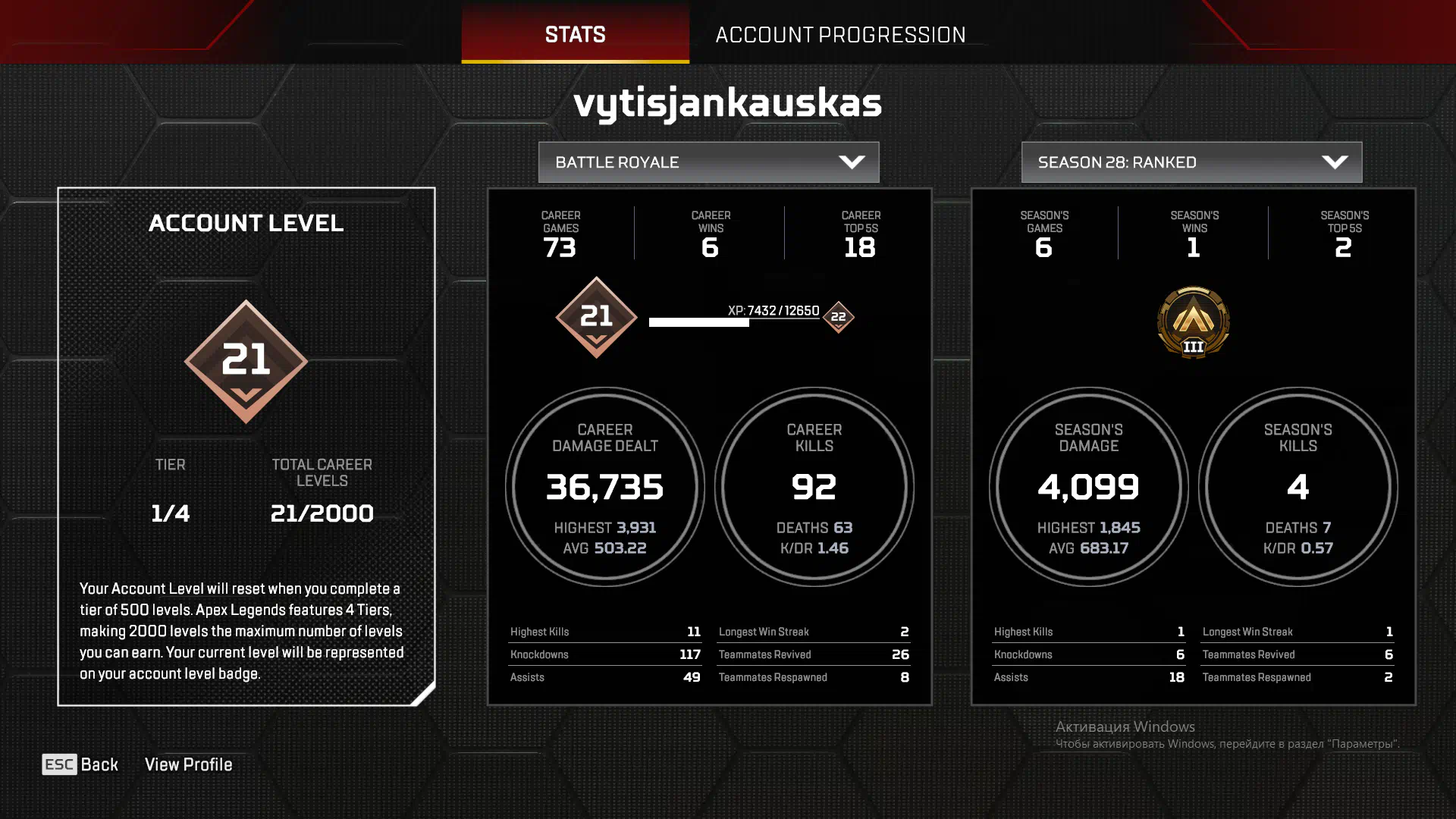Select the Stats tab
The image size is (1456, 819).
[575, 34]
